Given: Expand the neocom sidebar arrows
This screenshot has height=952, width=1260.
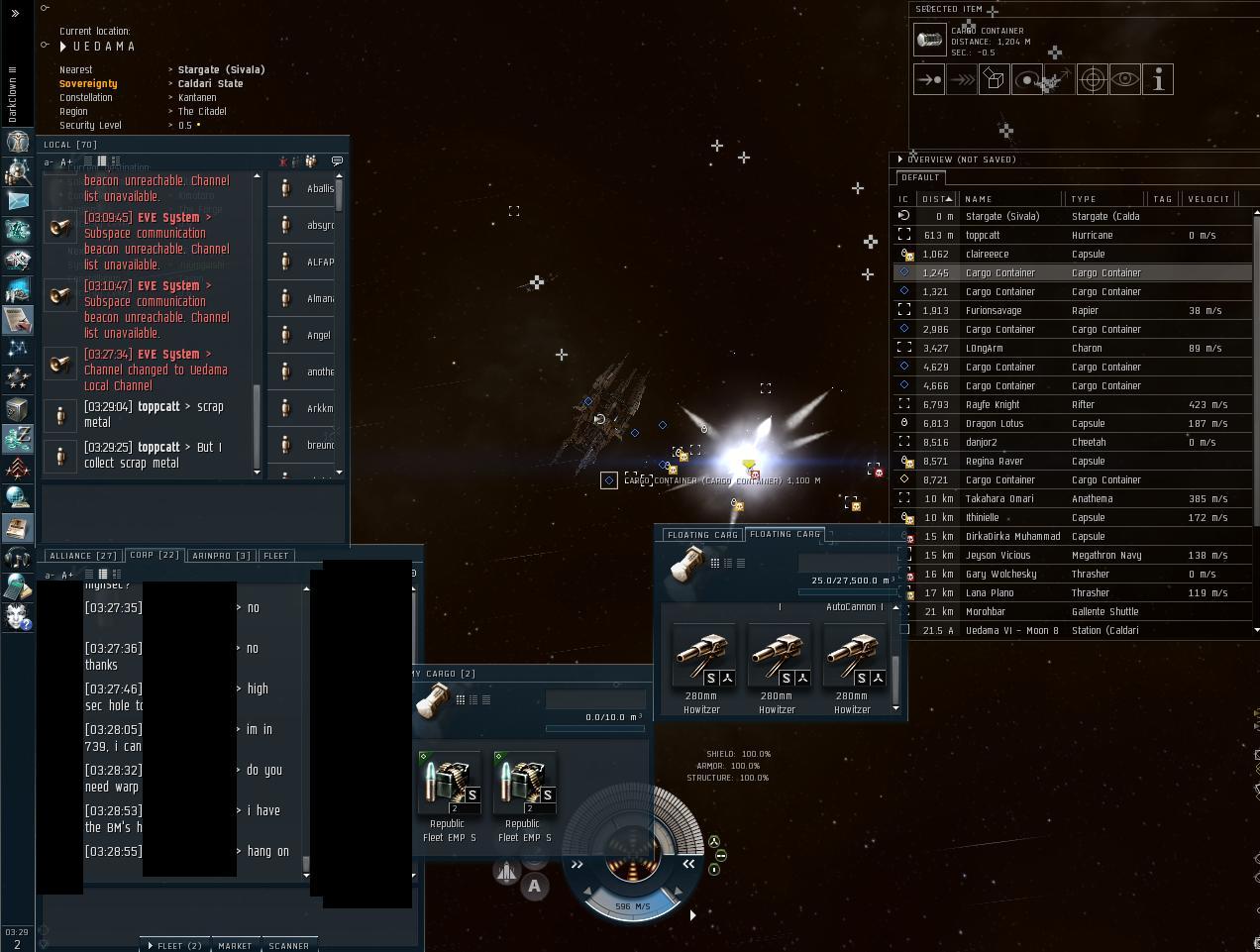Looking at the screenshot, I should [15, 13].
